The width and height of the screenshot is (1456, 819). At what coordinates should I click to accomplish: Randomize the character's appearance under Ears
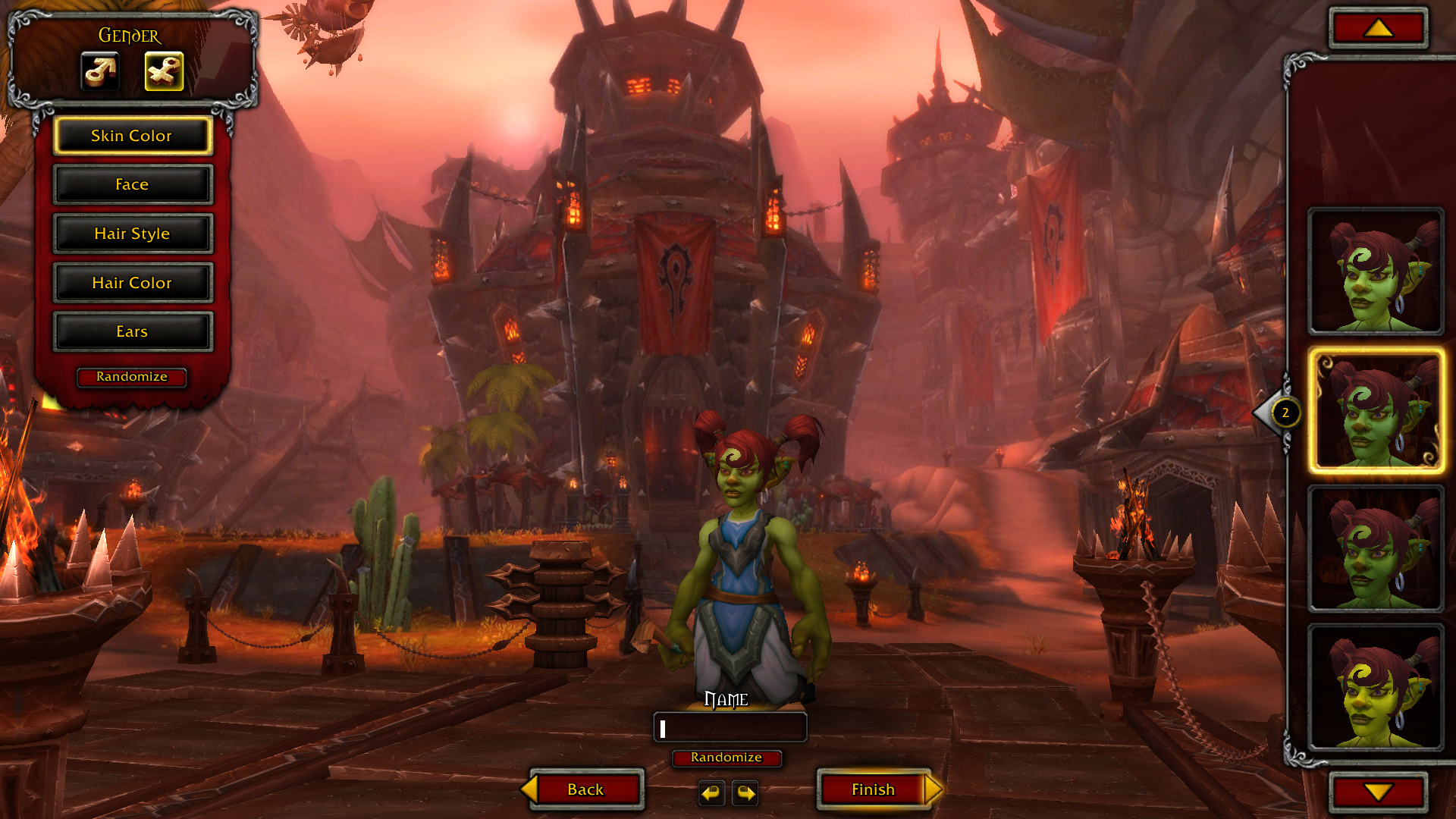pos(132,377)
